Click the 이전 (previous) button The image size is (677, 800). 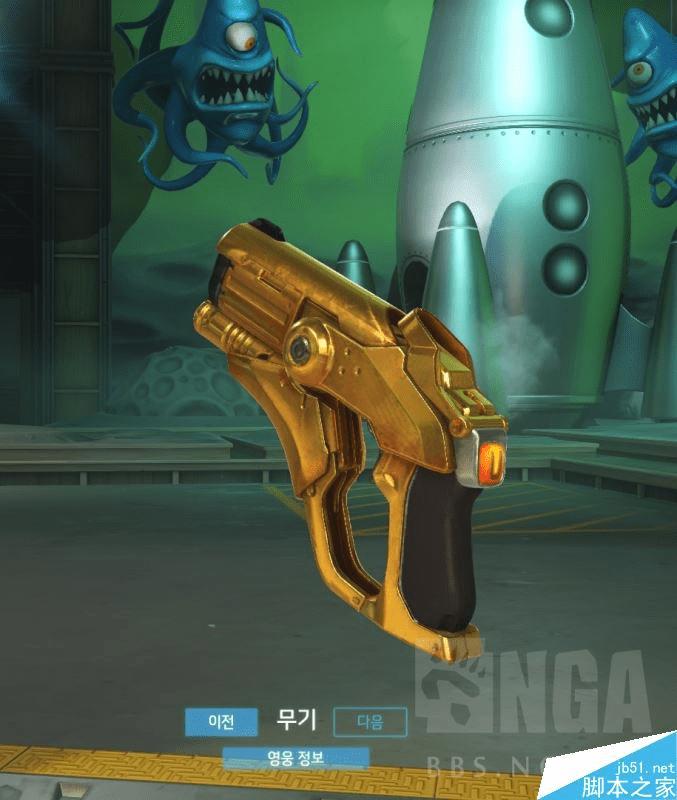221,721
